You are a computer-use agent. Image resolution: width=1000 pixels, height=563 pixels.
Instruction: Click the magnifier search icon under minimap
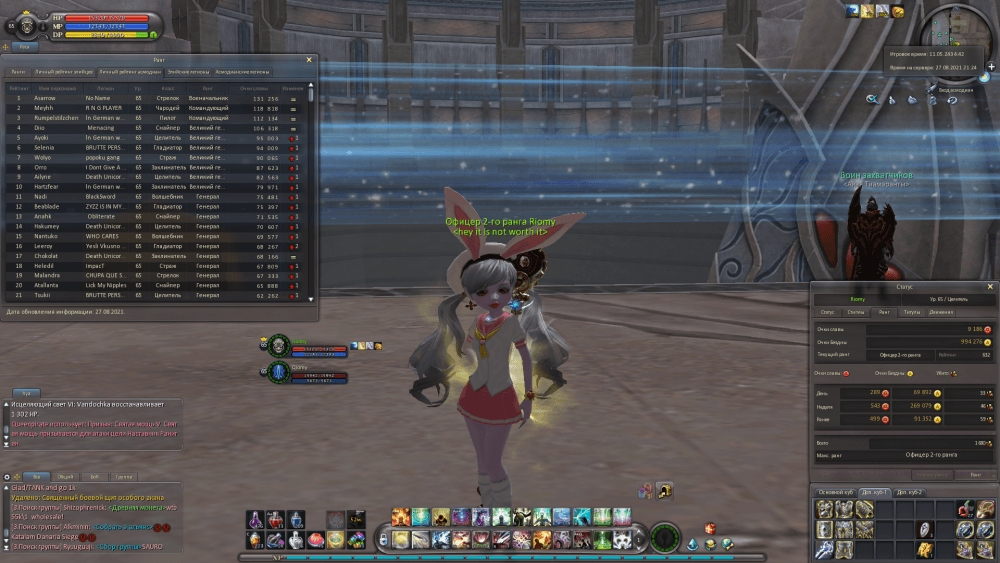[x=872, y=99]
